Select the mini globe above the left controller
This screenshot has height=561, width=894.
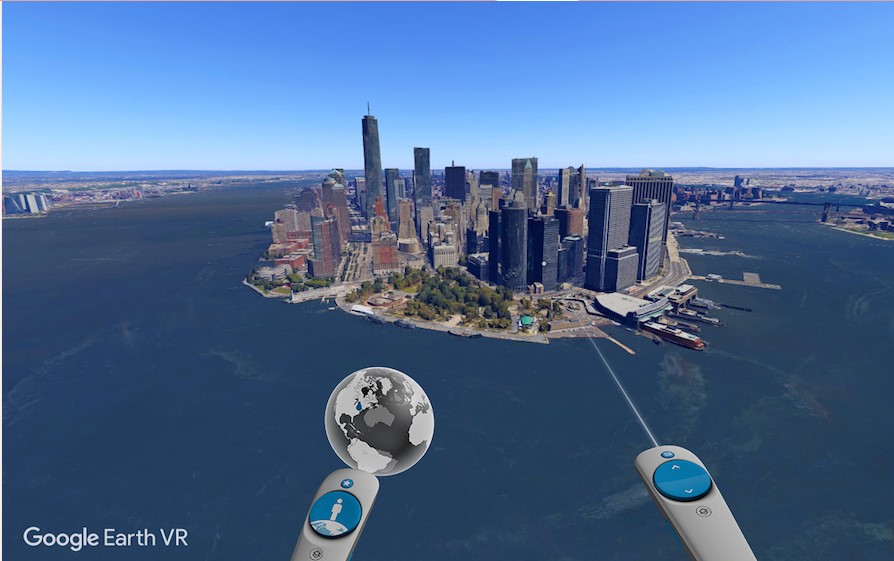coord(379,420)
